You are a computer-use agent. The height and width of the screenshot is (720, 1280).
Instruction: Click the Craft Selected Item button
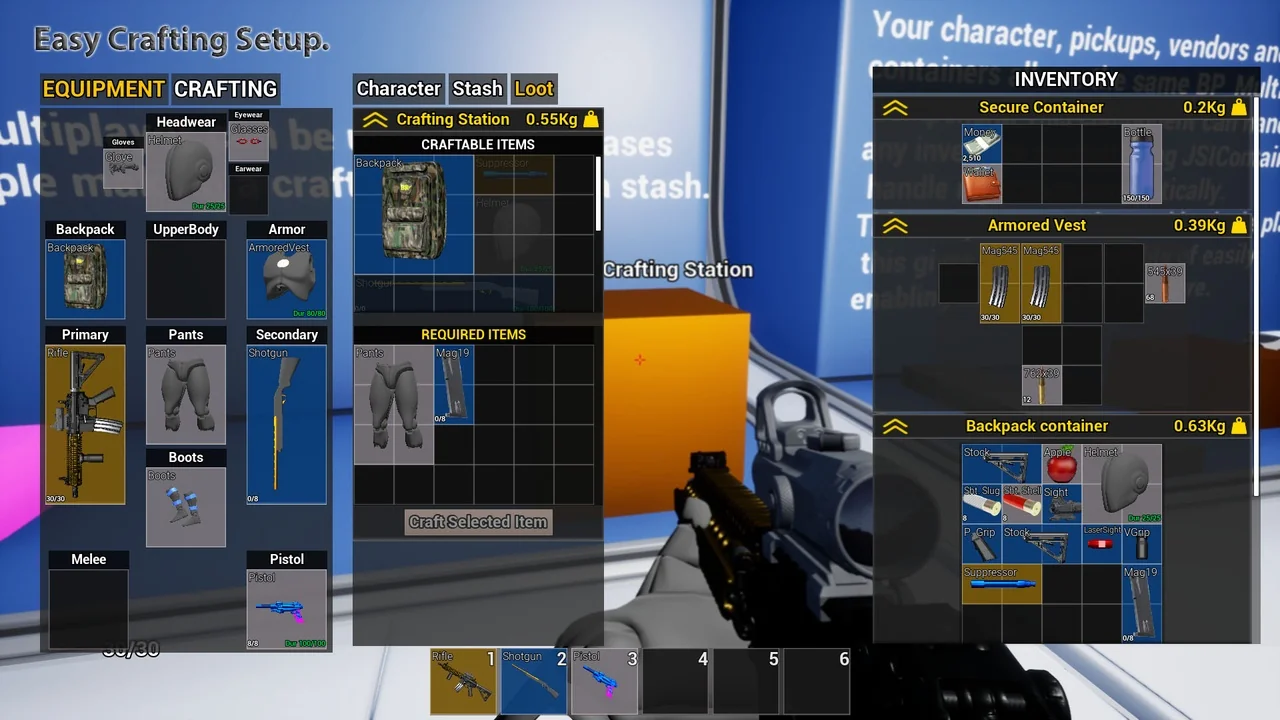(x=477, y=521)
